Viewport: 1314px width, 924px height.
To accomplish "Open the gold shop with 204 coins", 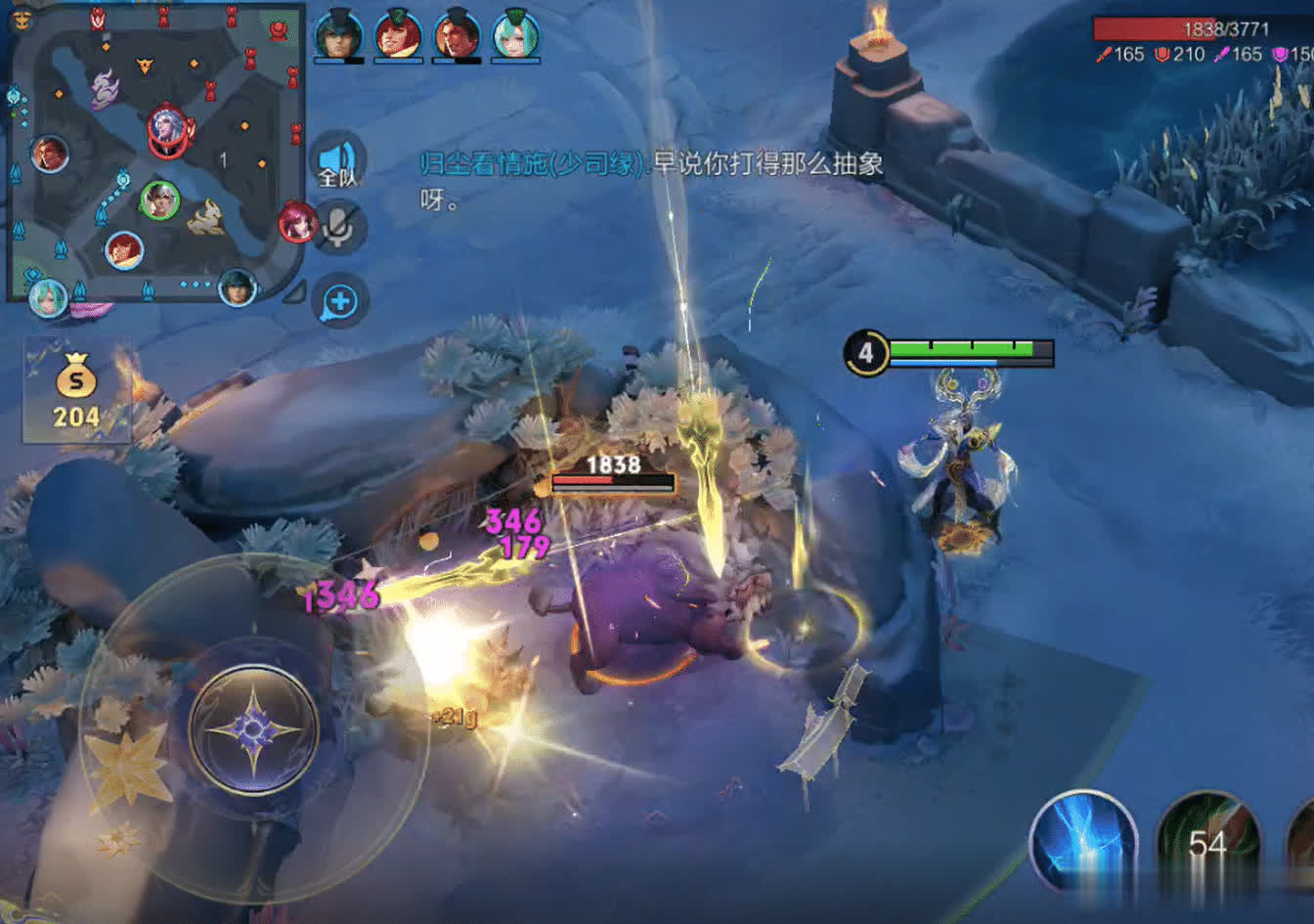I will (x=76, y=390).
